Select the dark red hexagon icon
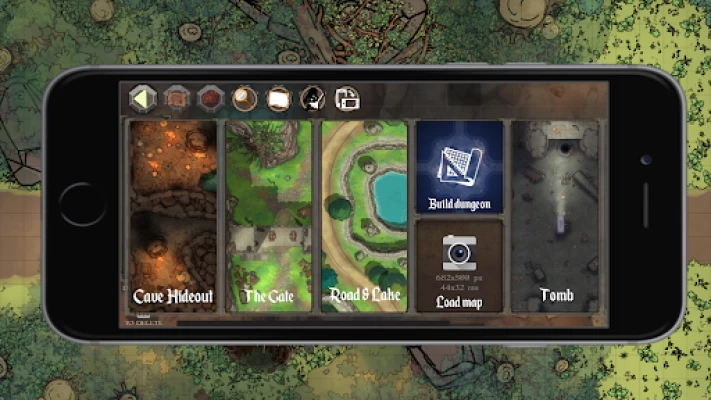The image size is (711, 400). [209, 98]
